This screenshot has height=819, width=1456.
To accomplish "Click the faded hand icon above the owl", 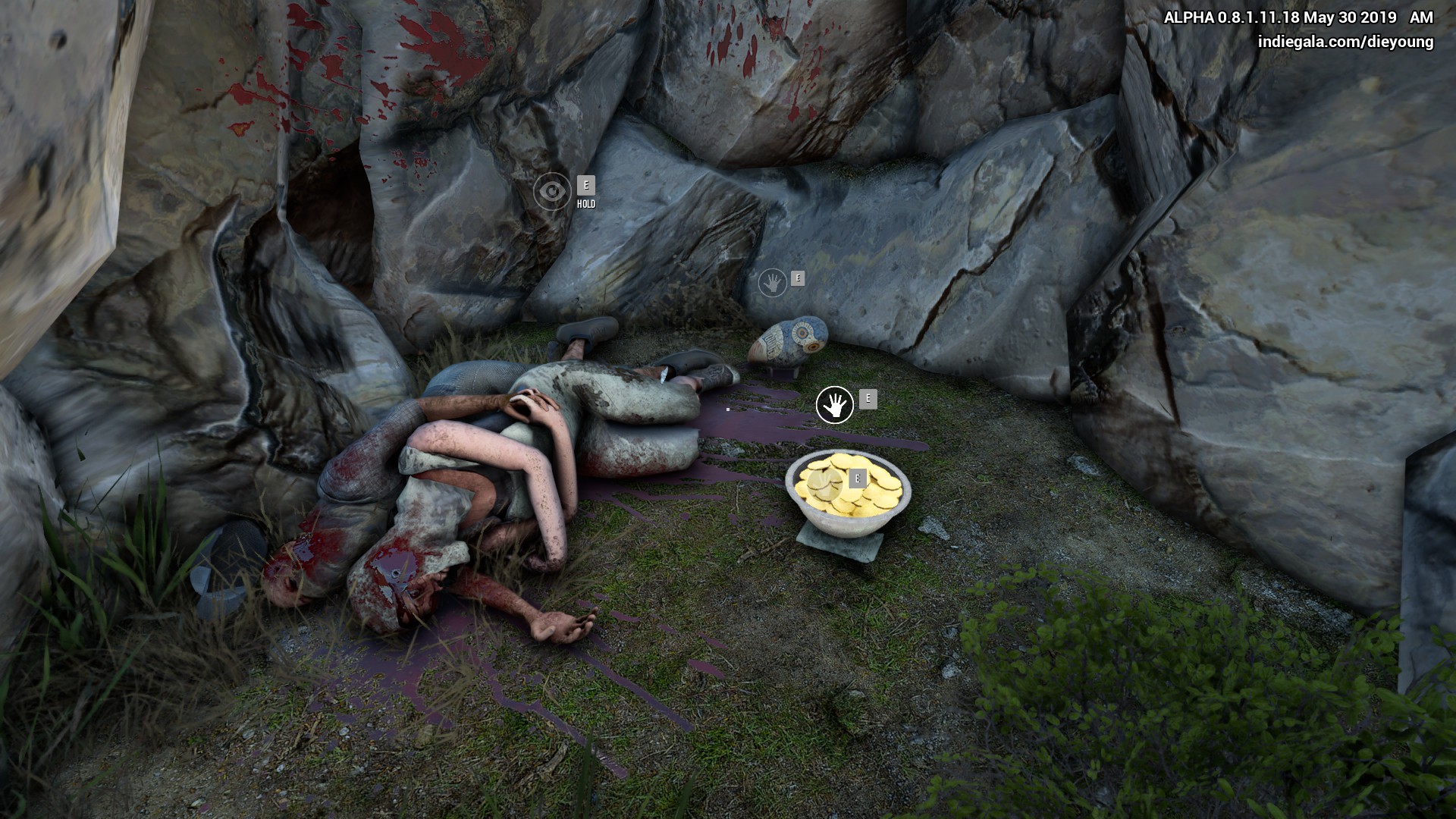I will tap(773, 284).
